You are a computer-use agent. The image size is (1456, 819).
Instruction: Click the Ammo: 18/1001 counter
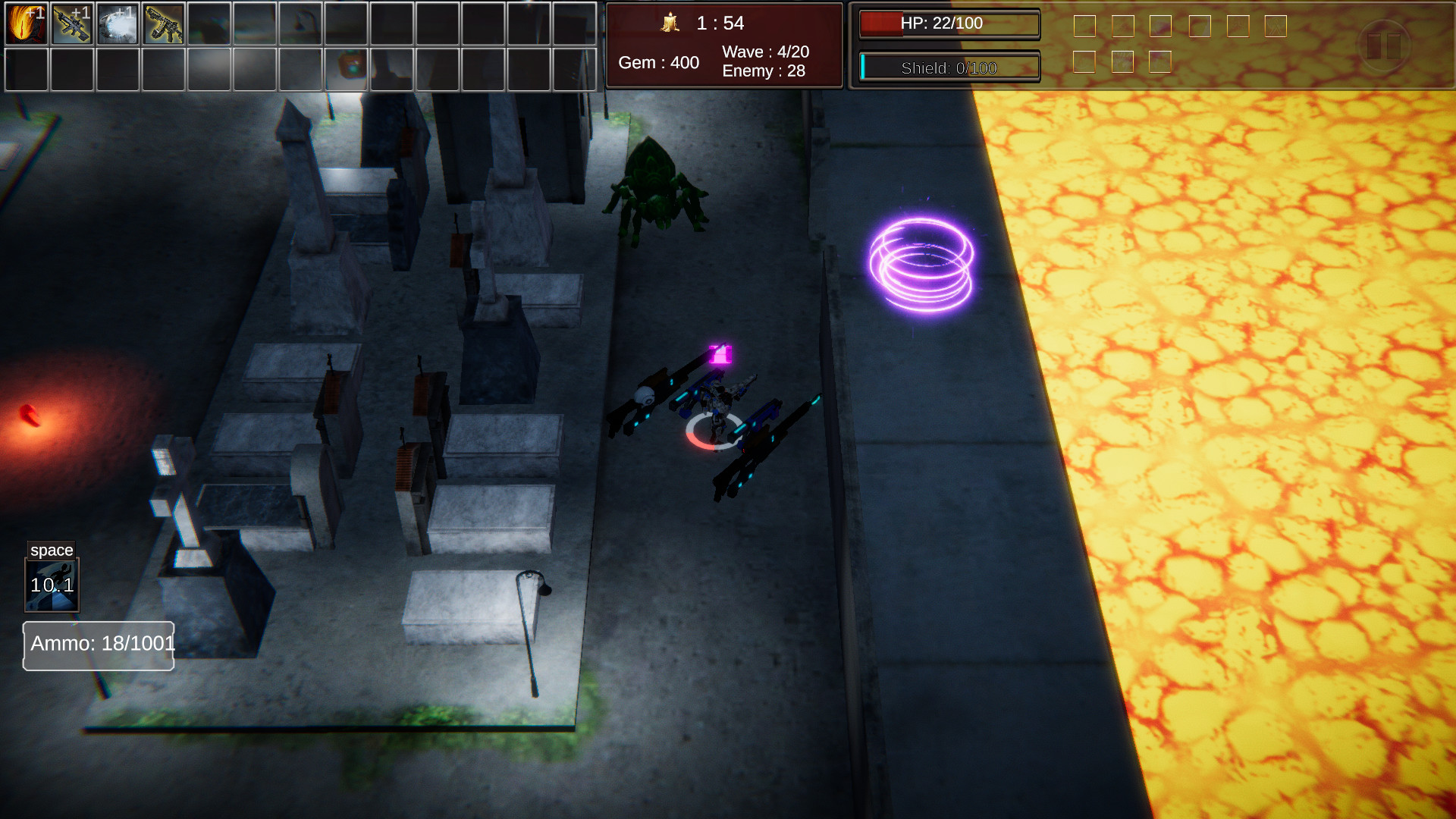tap(98, 645)
